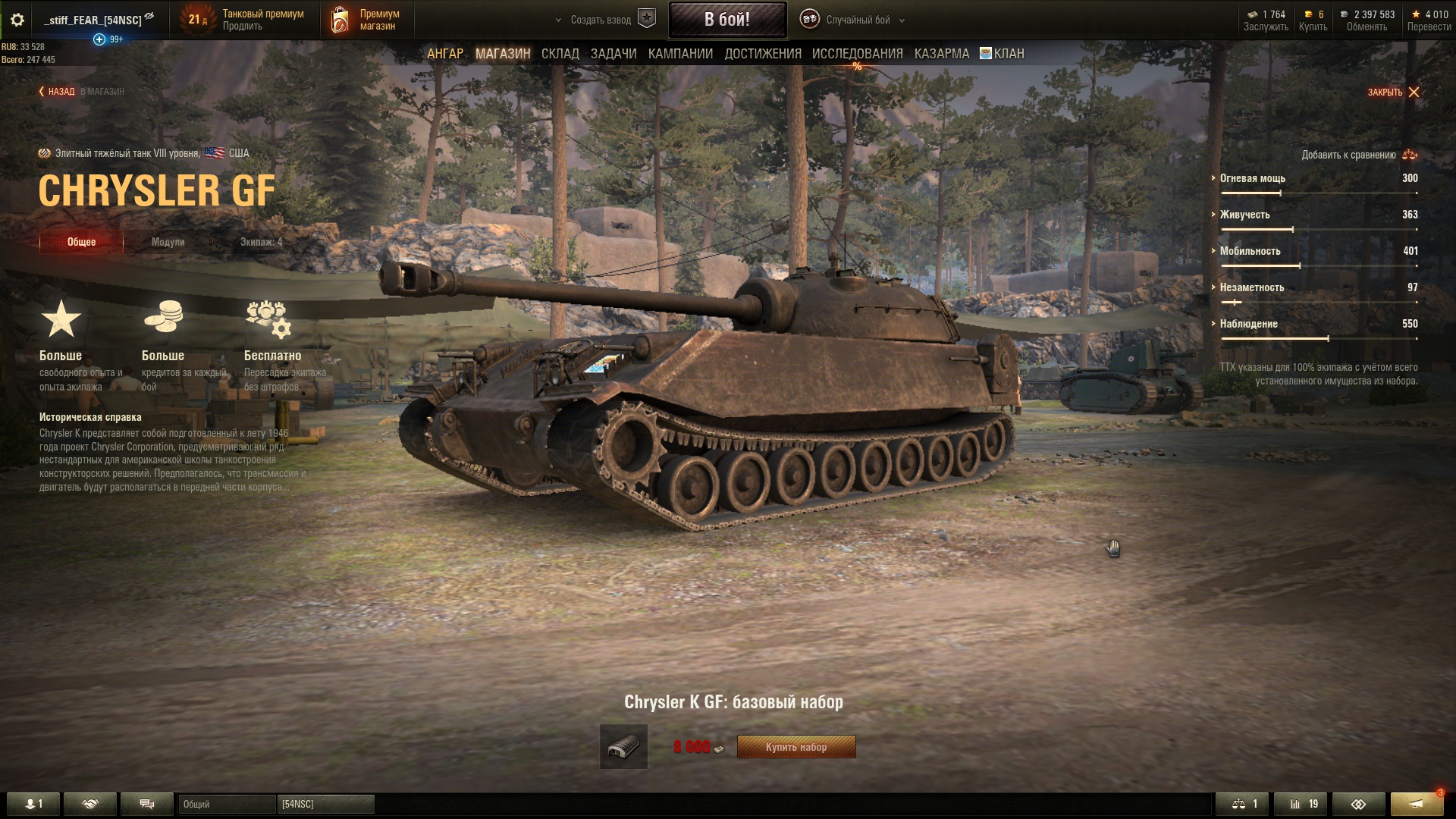Create a platoon via Создать взвод

[x=604, y=20]
